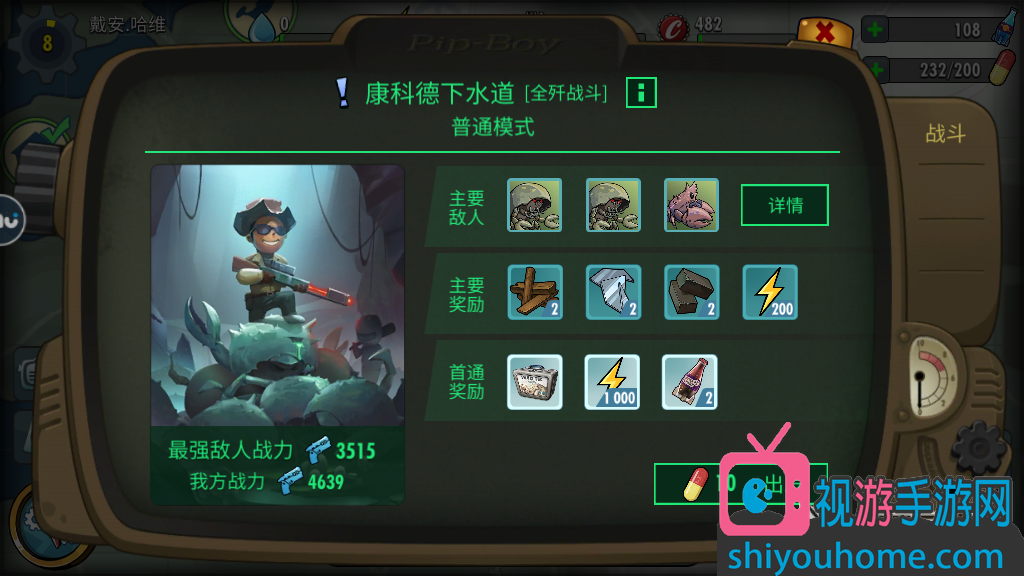Open the player level 8 profile badge

(x=47, y=43)
